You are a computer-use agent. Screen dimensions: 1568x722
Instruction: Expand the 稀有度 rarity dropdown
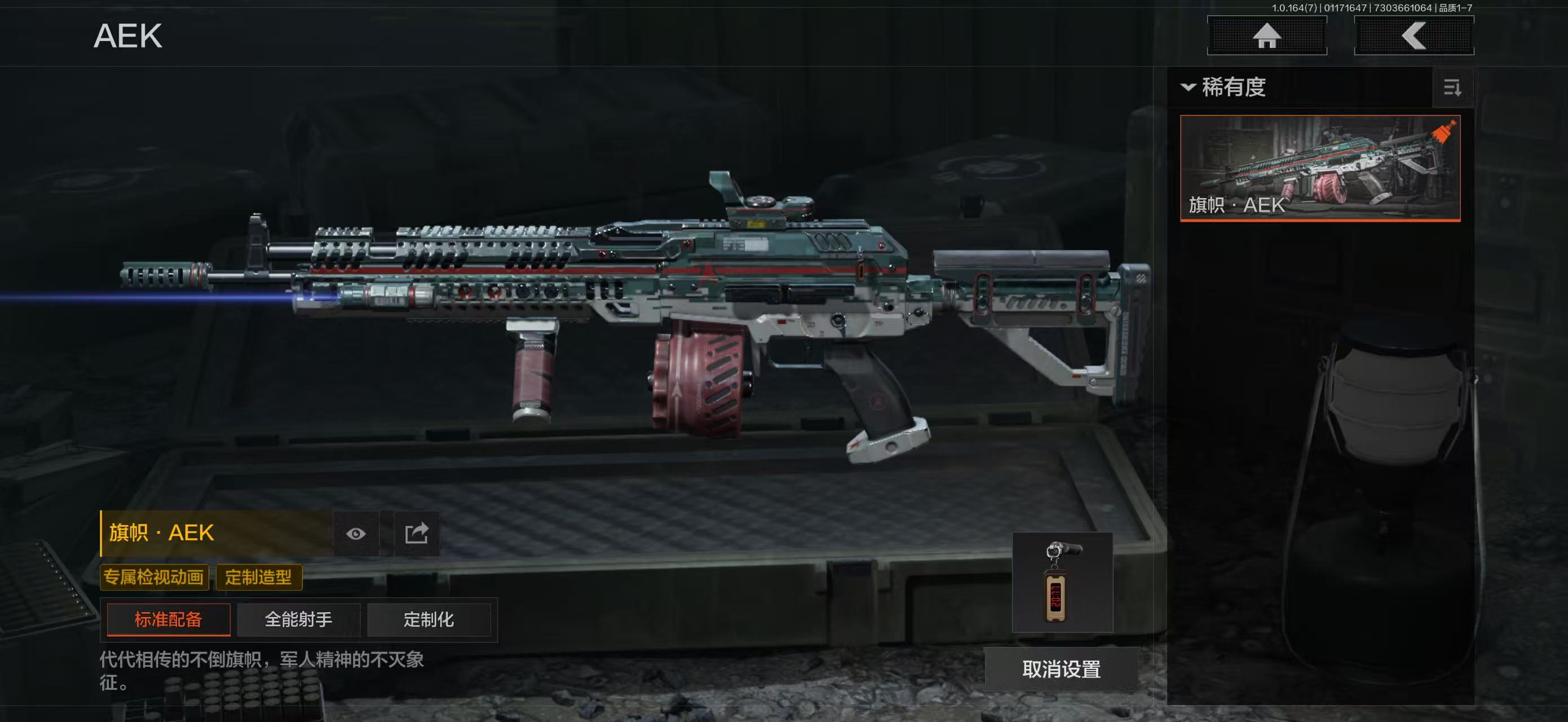[1225, 87]
